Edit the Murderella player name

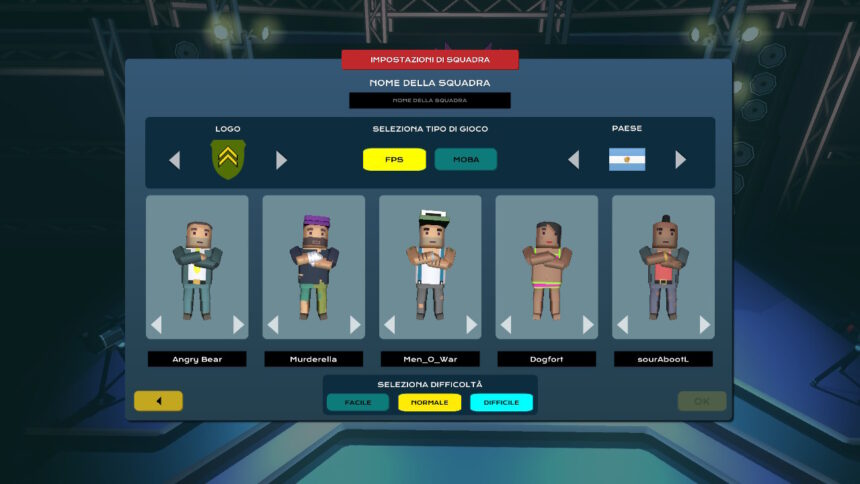pos(313,358)
